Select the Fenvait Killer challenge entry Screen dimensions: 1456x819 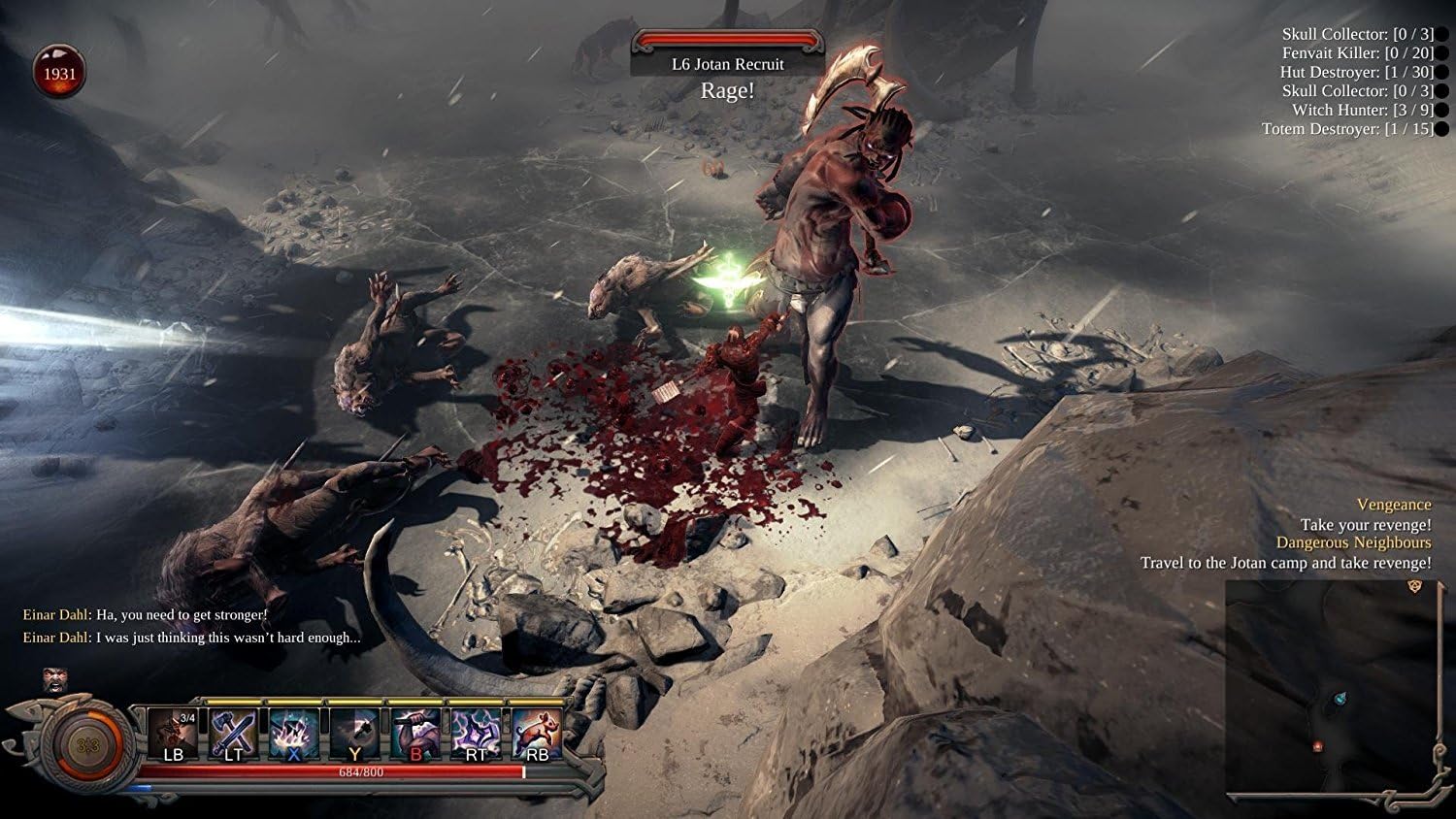pyautogui.click(x=1357, y=53)
